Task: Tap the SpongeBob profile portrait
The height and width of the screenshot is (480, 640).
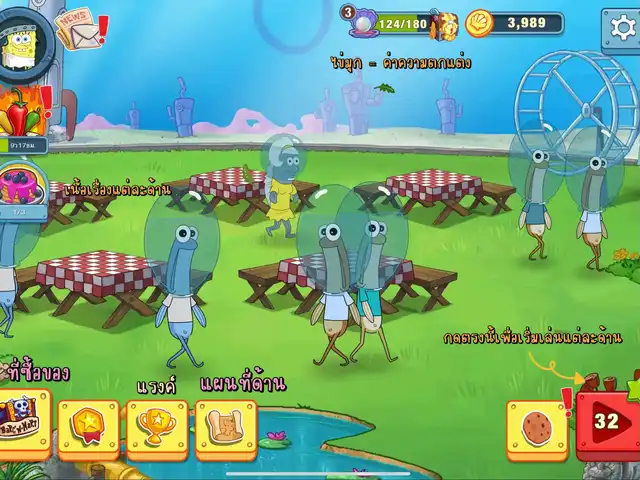Action: [21, 42]
